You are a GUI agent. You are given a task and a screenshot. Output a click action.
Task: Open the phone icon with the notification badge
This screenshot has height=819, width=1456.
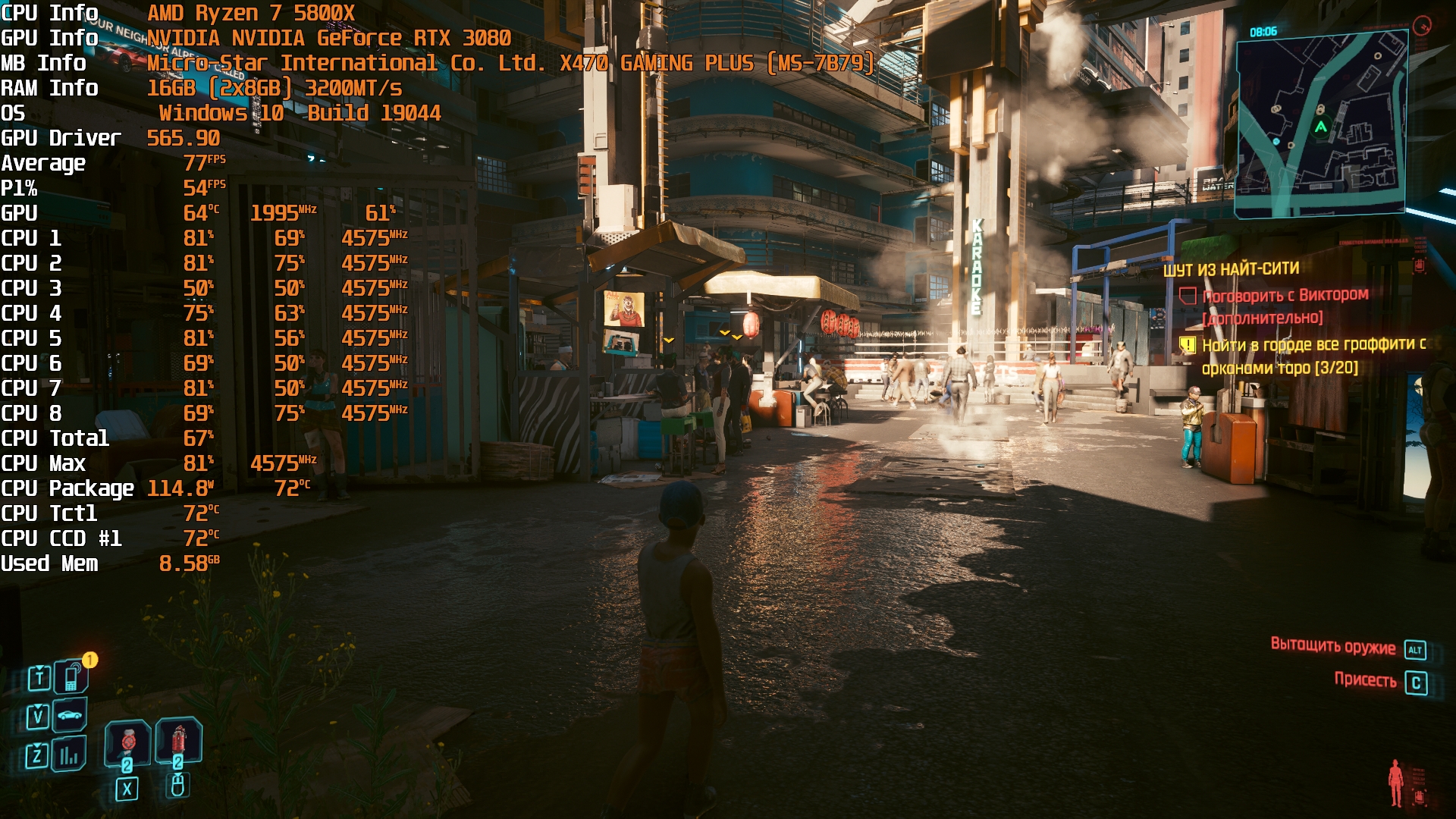71,676
